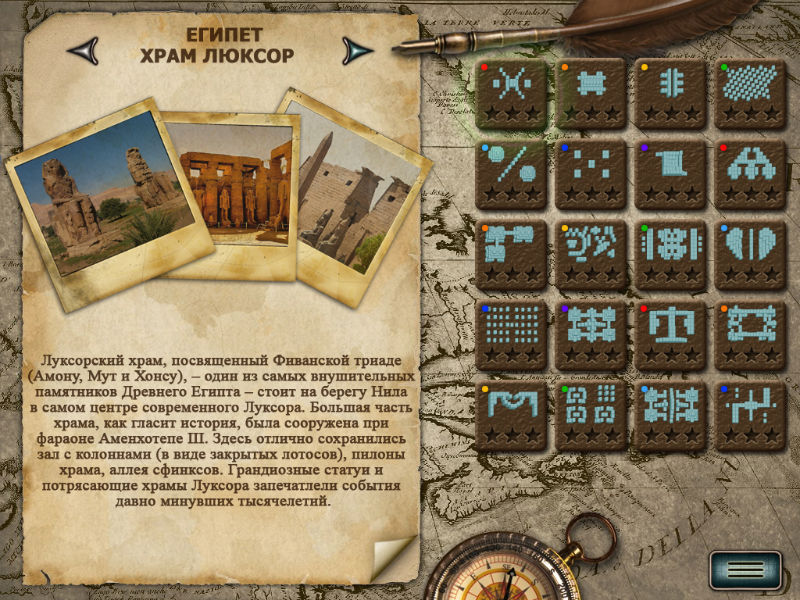Viewport: 800px width, 600px height.
Task: Choose the five-dots dice pattern level
Action: tap(591, 173)
